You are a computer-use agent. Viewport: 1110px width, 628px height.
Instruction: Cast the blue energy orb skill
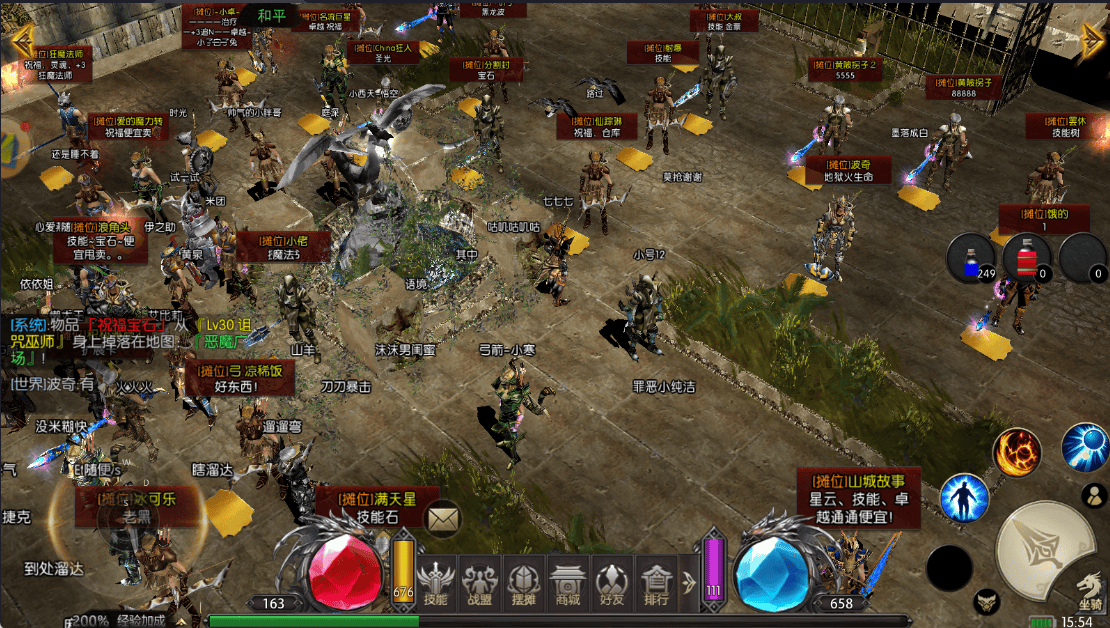(x=1085, y=447)
